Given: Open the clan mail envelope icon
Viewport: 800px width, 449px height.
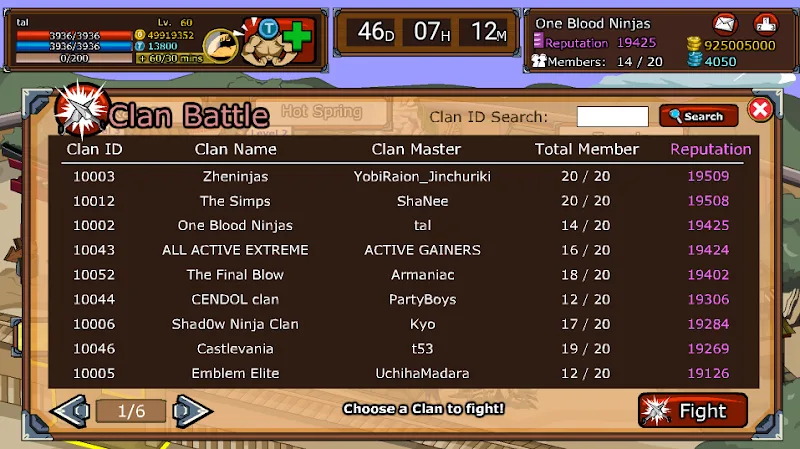Looking at the screenshot, I should [726, 23].
